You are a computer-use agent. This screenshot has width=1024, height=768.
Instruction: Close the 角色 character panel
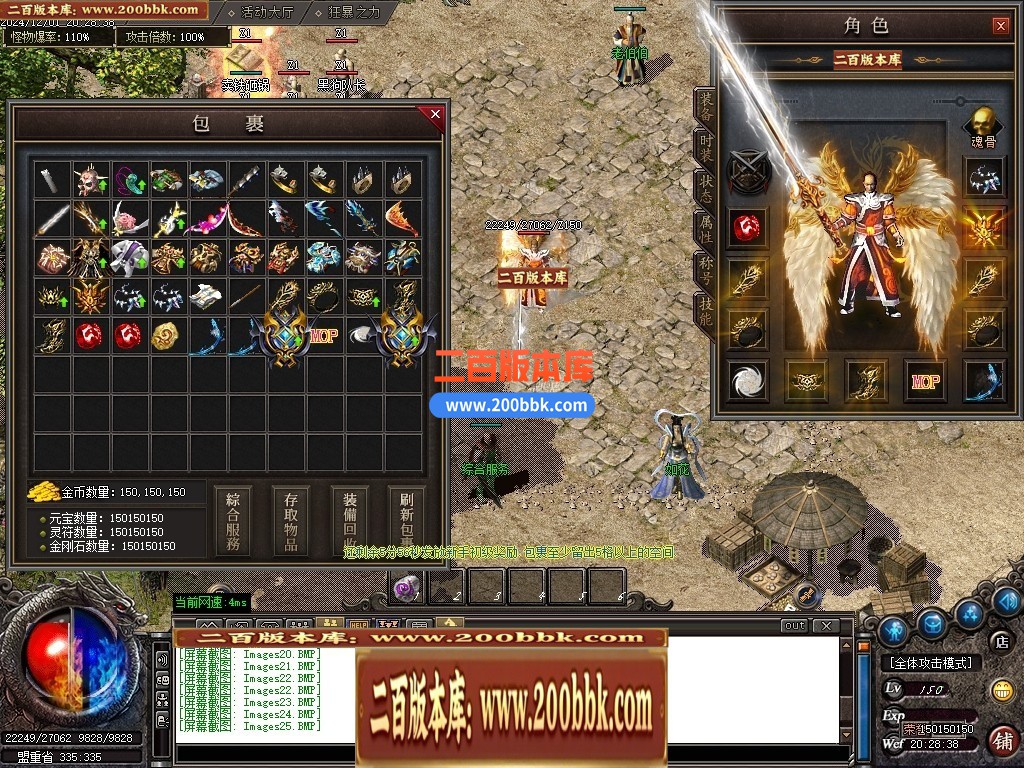[x=1000, y=26]
